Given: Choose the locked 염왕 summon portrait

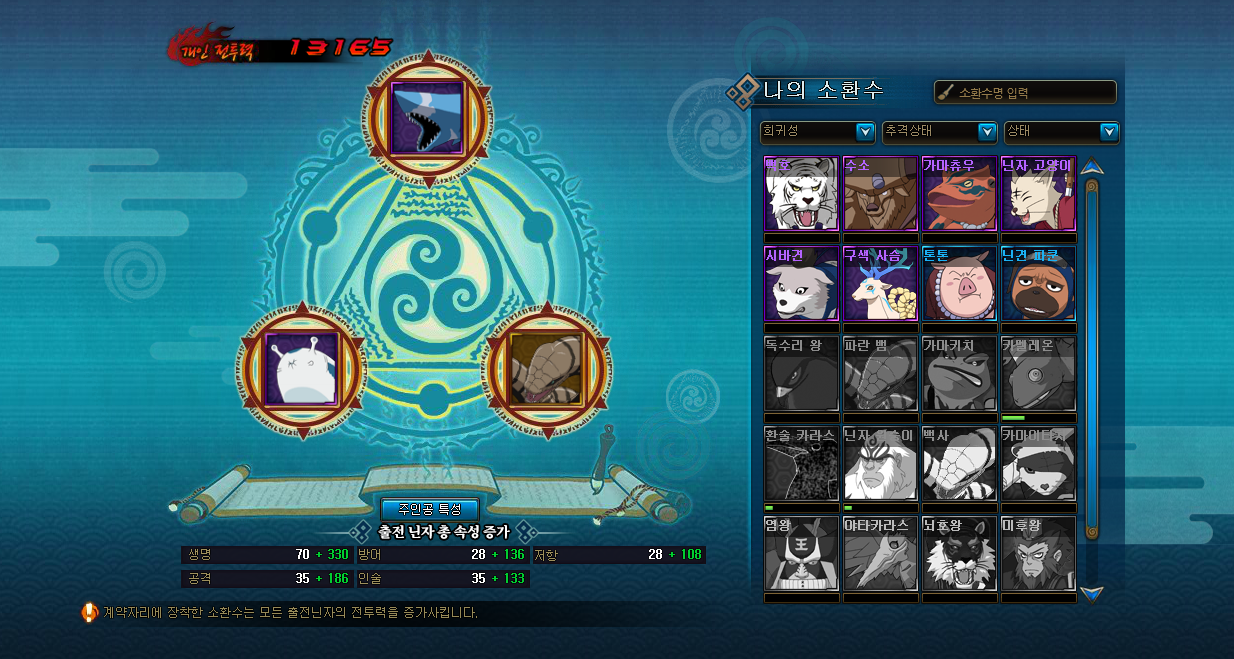Looking at the screenshot, I should (x=801, y=553).
